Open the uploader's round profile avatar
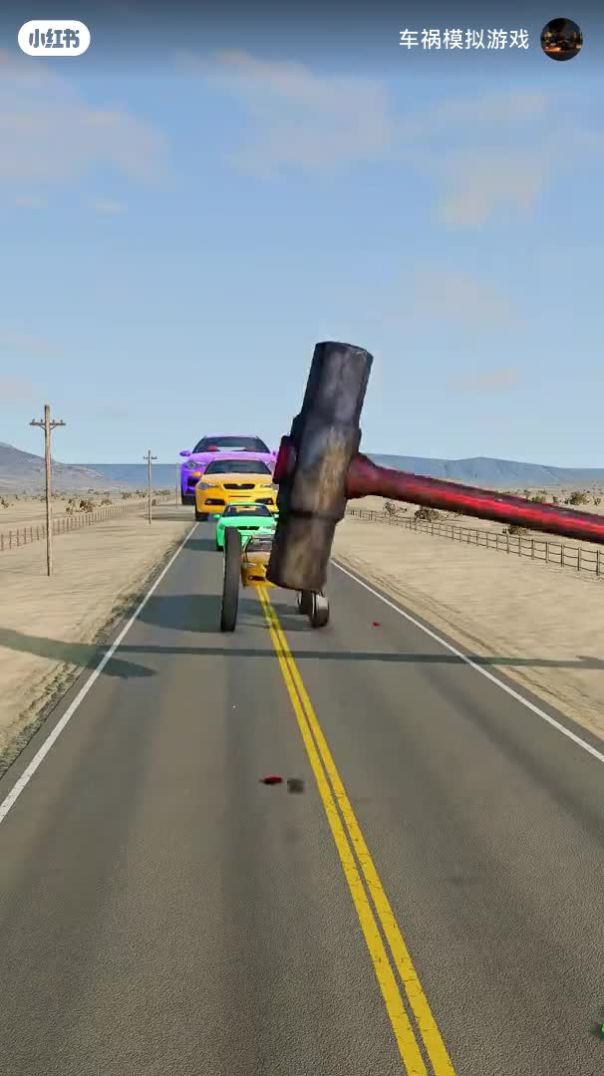This screenshot has width=604, height=1076. click(561, 39)
